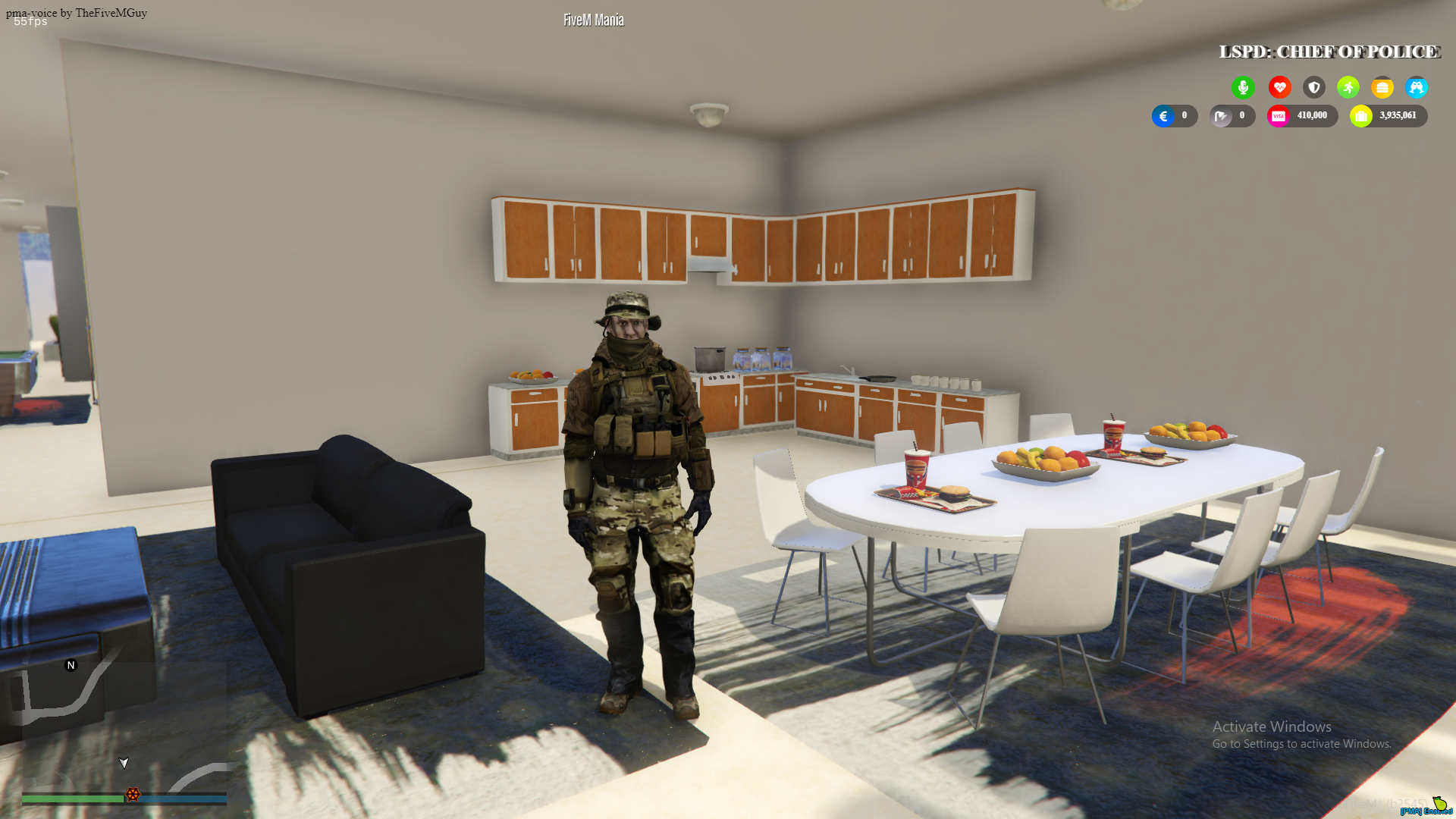Click the 410,000 bank balance display

(x=1312, y=115)
